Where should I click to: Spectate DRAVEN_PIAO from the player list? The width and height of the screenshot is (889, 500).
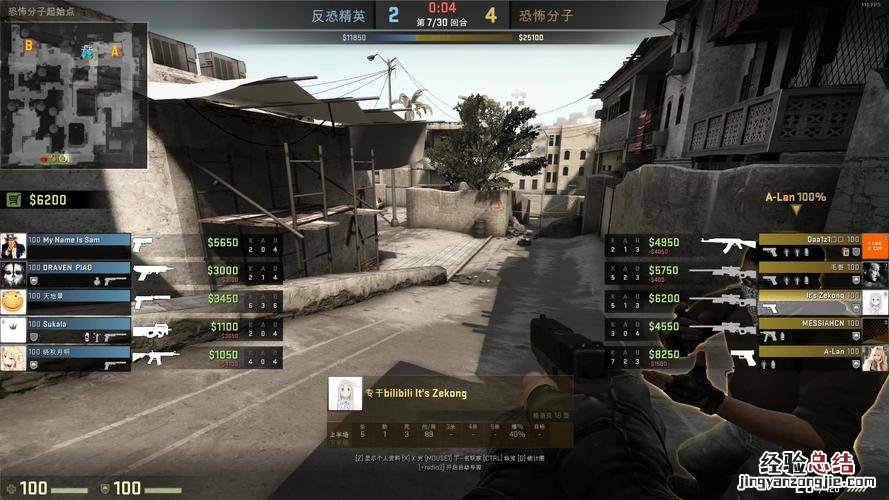tap(79, 269)
